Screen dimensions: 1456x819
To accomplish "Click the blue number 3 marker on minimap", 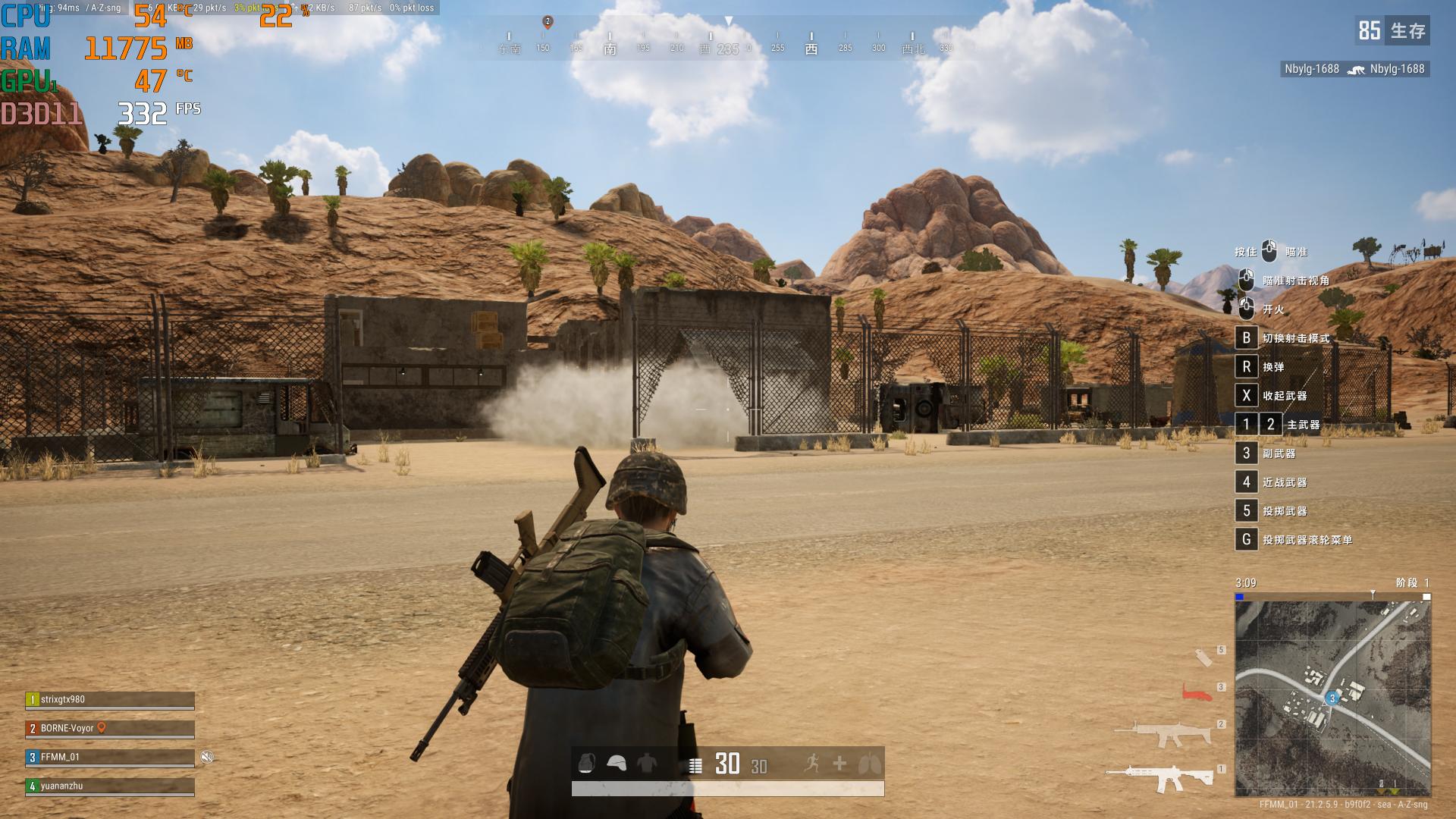I will (x=1332, y=698).
